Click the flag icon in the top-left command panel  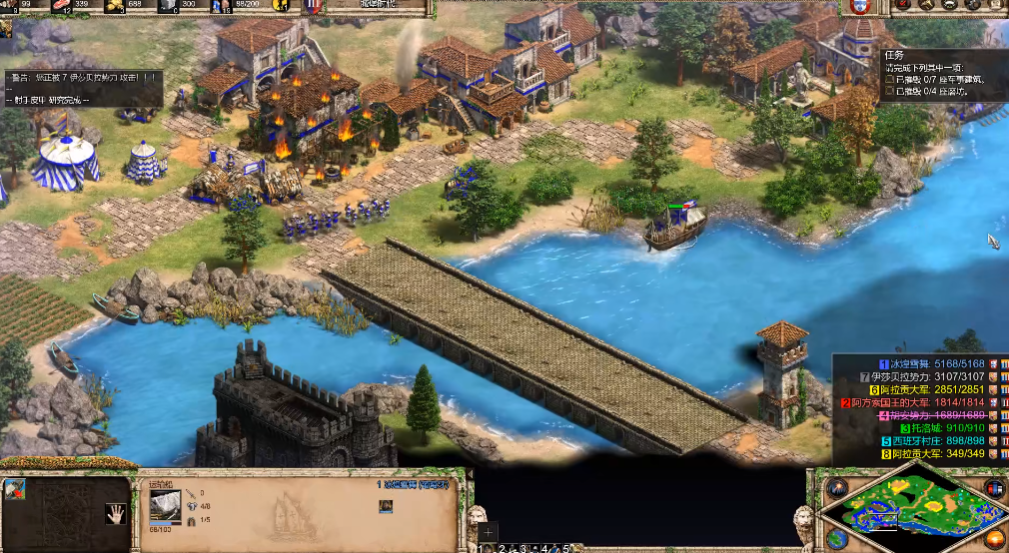click(15, 489)
